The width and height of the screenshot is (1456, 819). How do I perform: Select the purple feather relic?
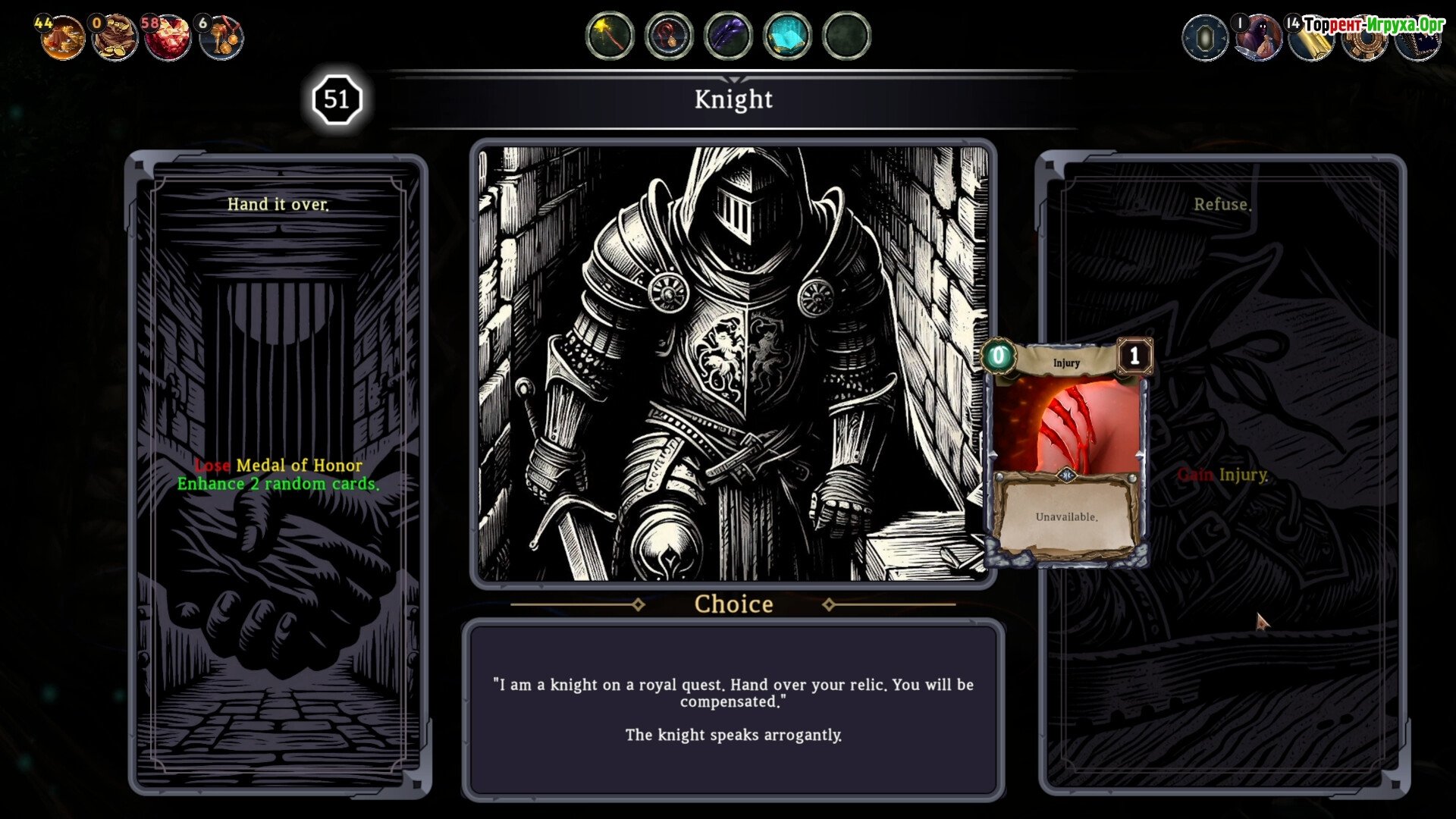pos(728,36)
